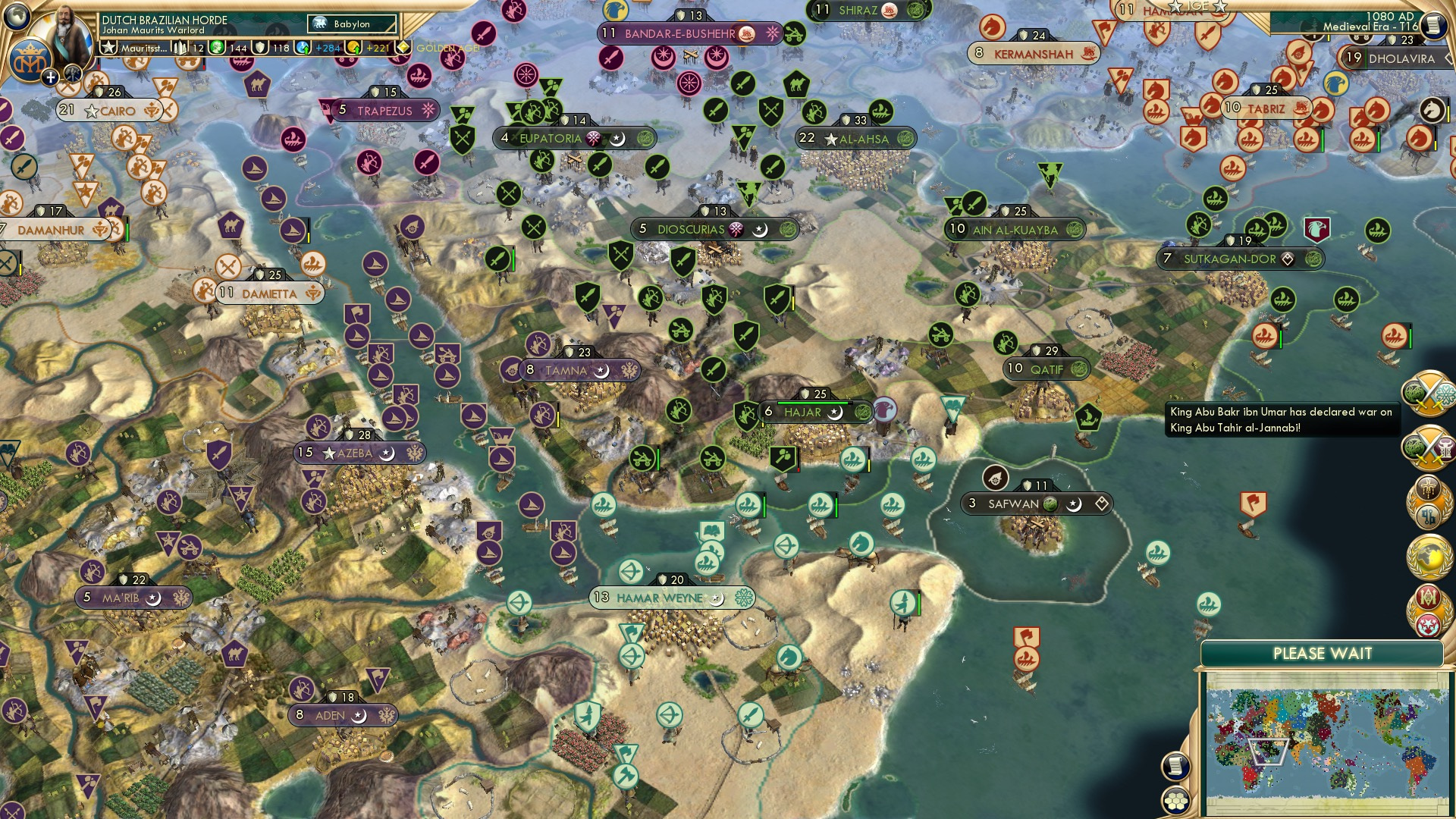The width and height of the screenshot is (1456, 819).
Task: Open the notification log scroll icon
Action: click(x=1176, y=767)
